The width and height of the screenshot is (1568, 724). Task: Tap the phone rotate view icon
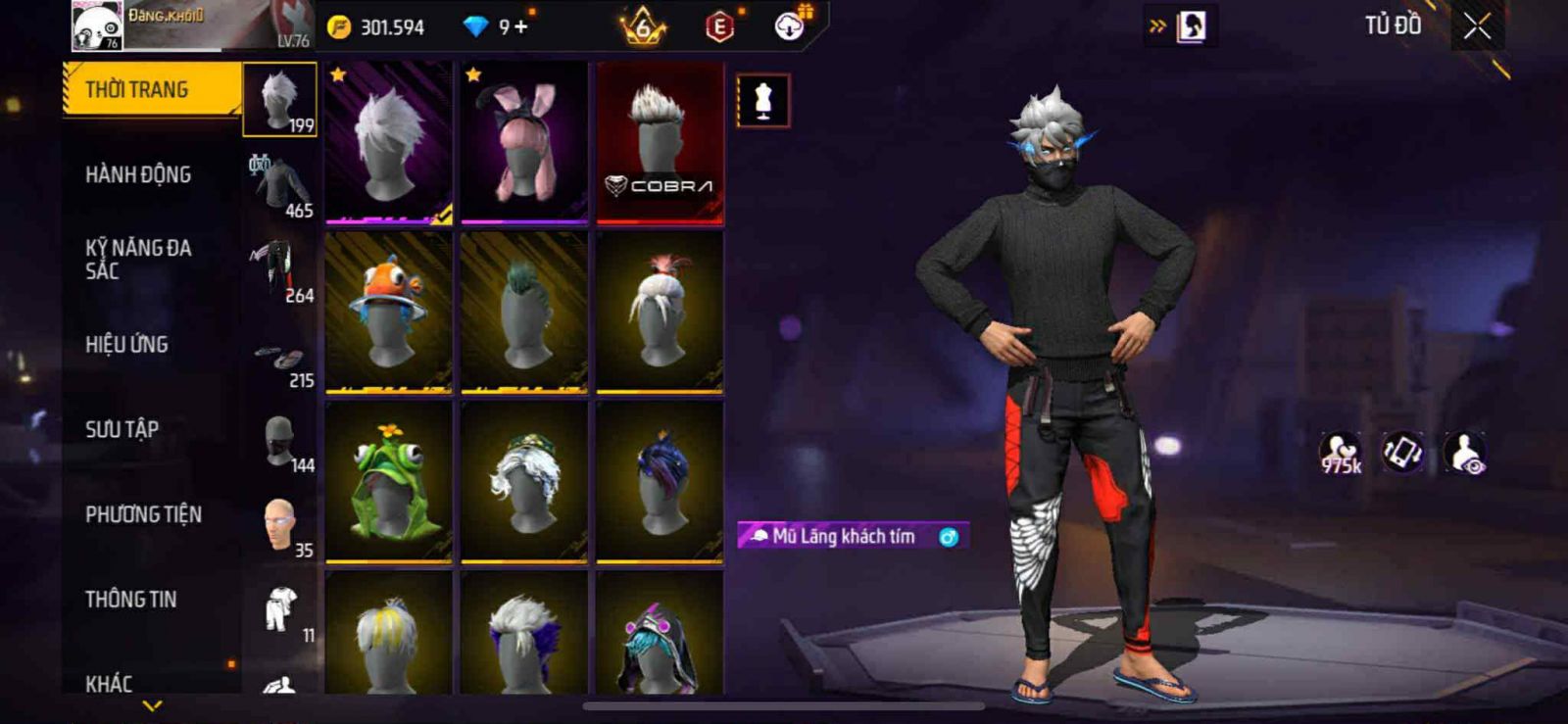(x=1402, y=453)
